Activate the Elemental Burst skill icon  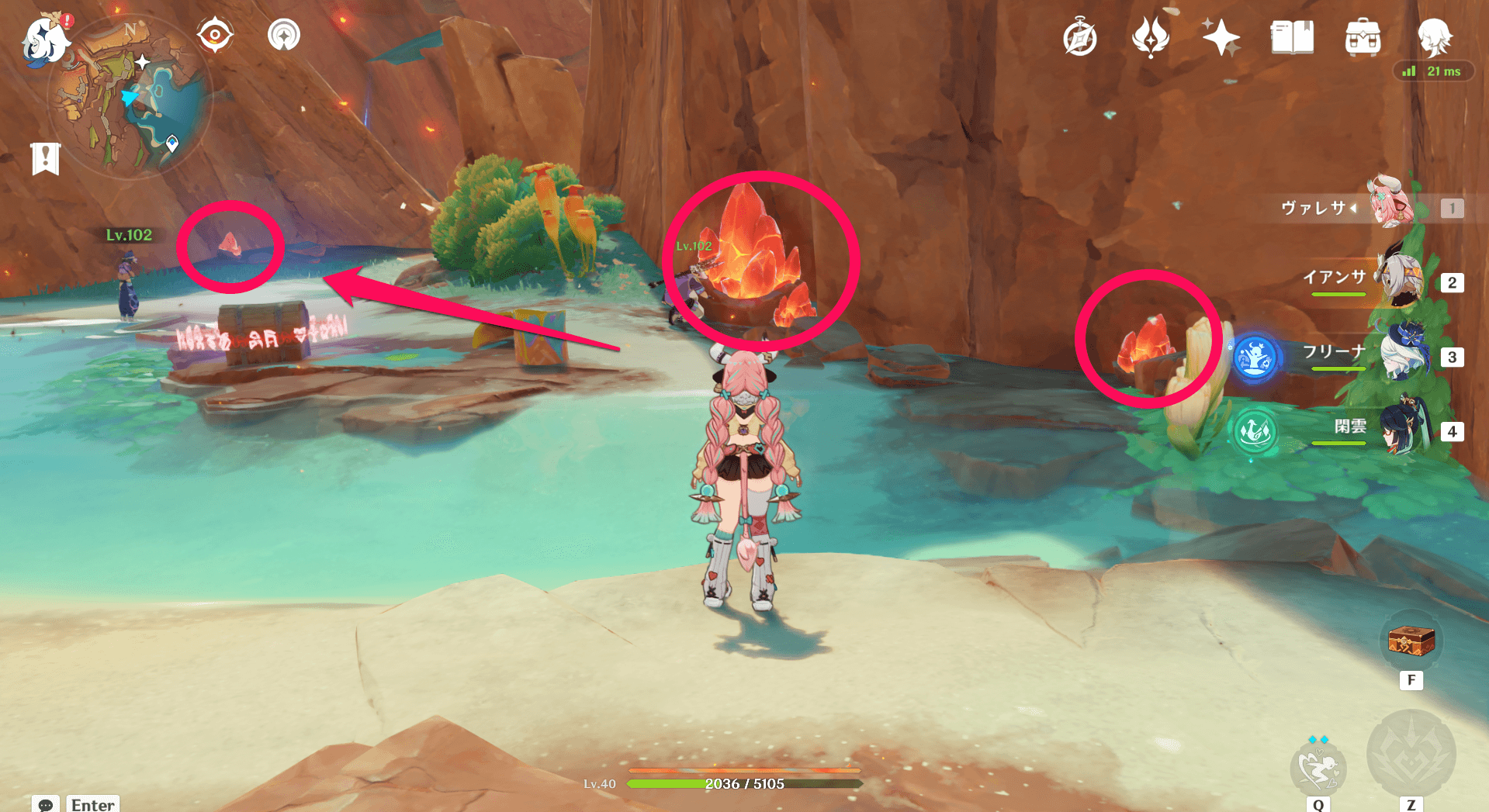pyautogui.click(x=1411, y=754)
